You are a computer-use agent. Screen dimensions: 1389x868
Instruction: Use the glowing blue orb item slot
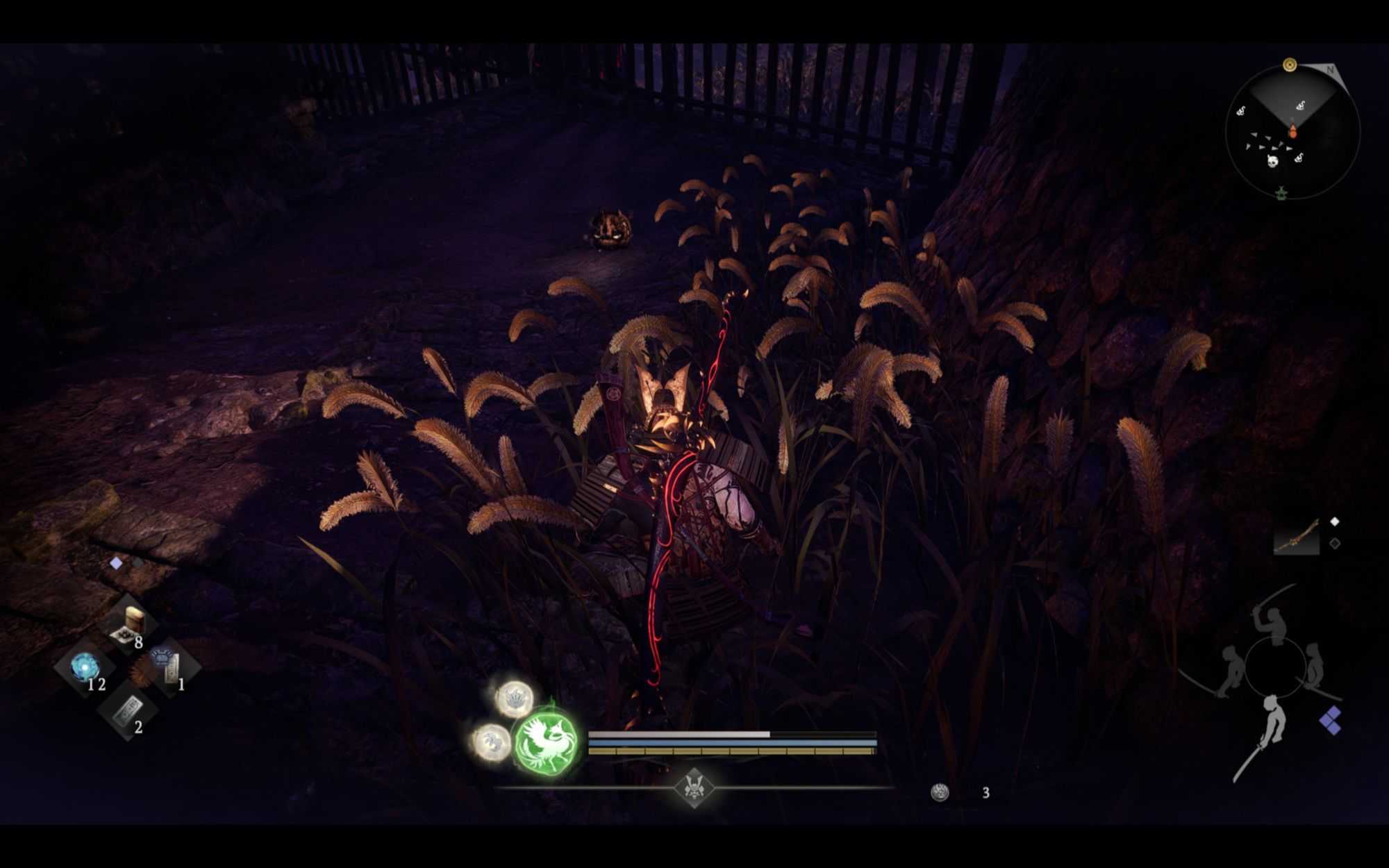pos(85,667)
